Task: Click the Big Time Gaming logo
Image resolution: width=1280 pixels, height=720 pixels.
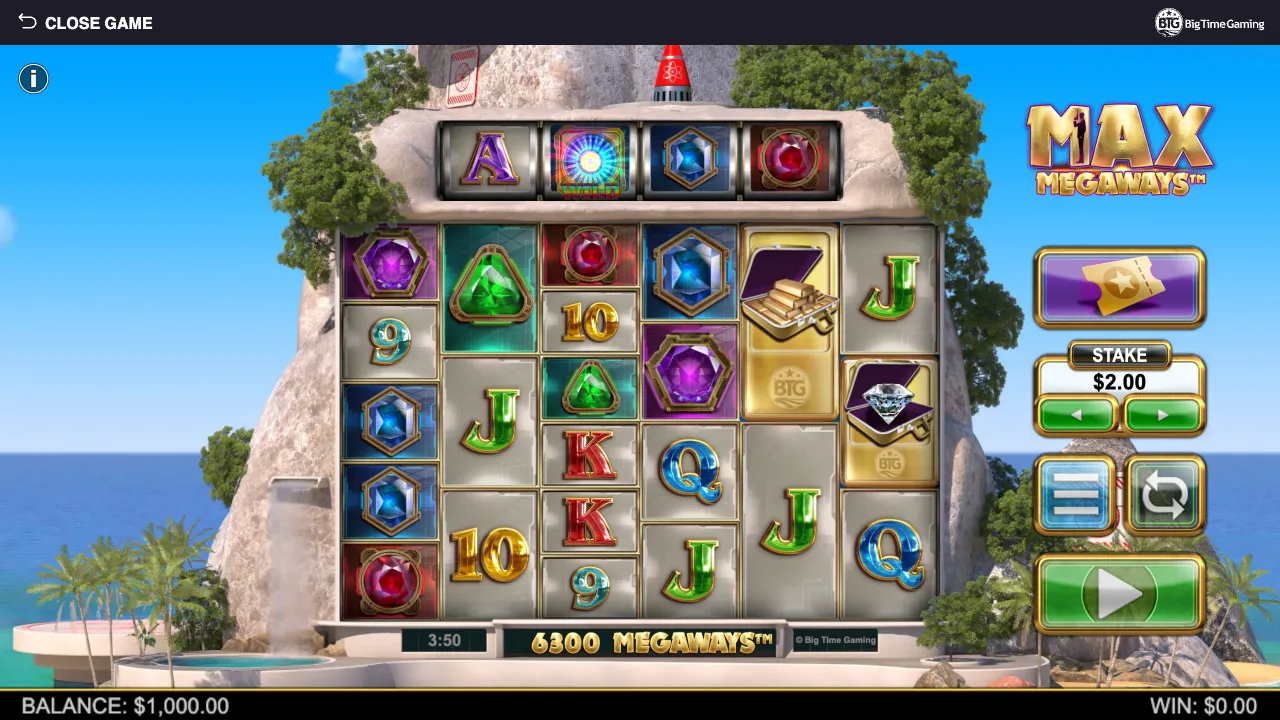Action: point(1210,23)
